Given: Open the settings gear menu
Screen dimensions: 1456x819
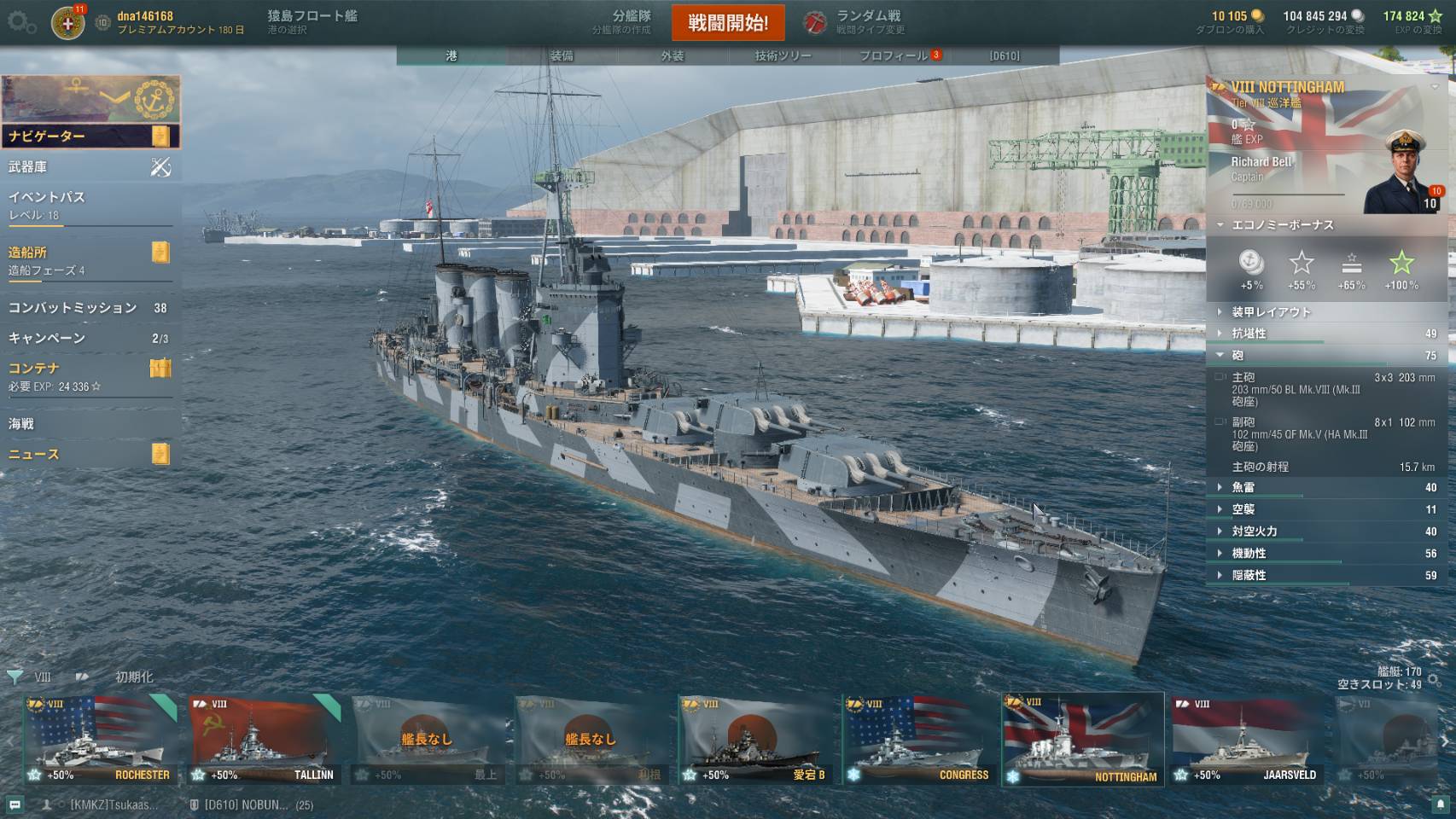Looking at the screenshot, I should click(21, 23).
